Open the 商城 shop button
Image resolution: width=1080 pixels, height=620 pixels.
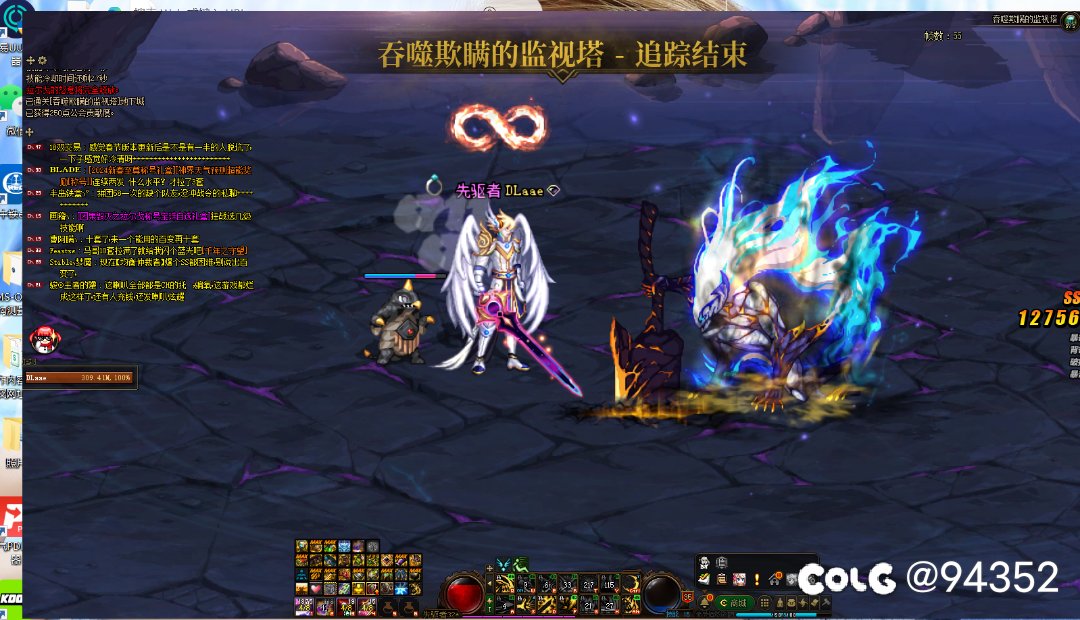pos(735,602)
